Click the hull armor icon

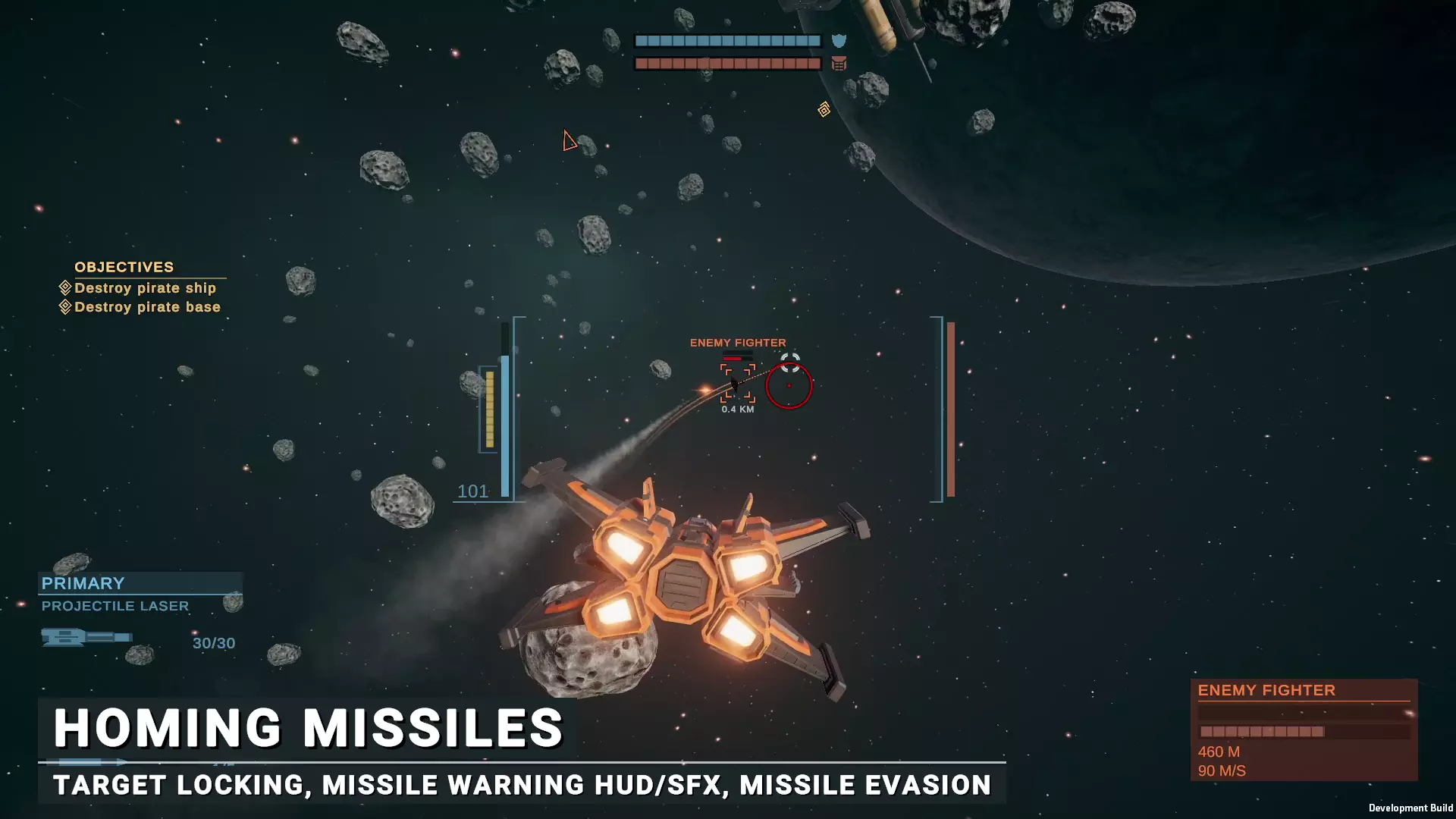point(839,64)
